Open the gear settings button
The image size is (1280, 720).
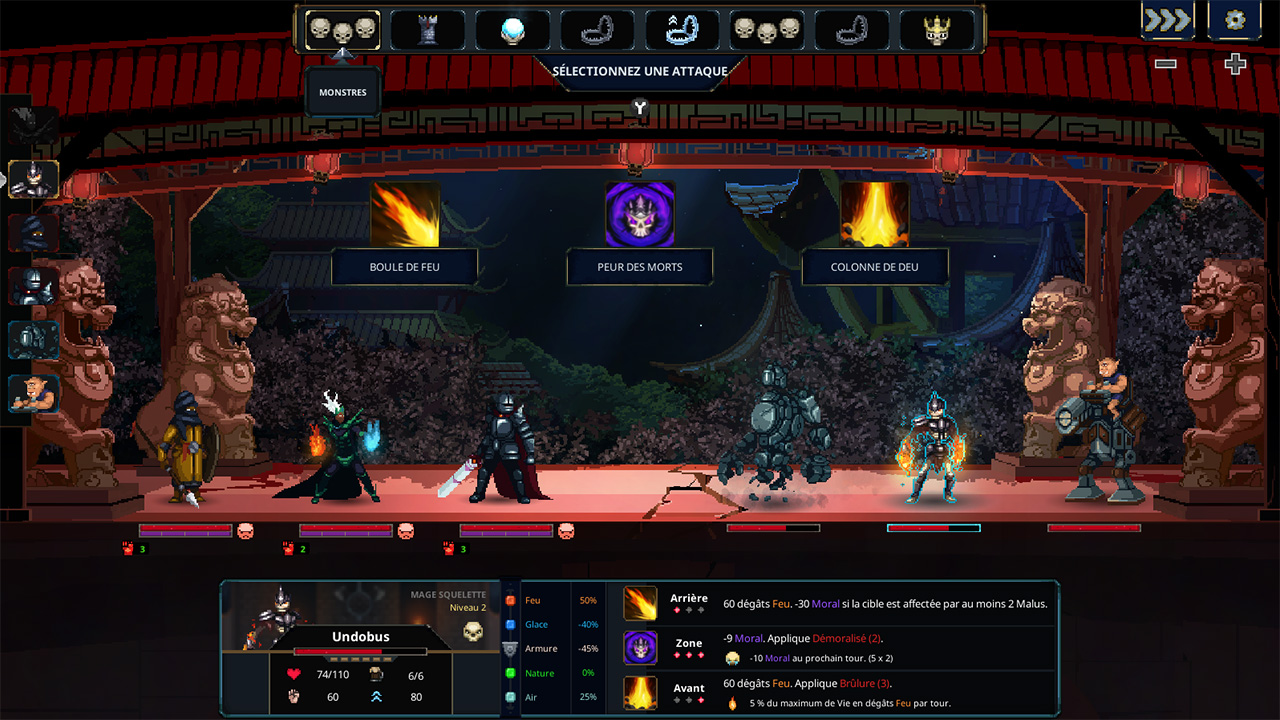1235,20
